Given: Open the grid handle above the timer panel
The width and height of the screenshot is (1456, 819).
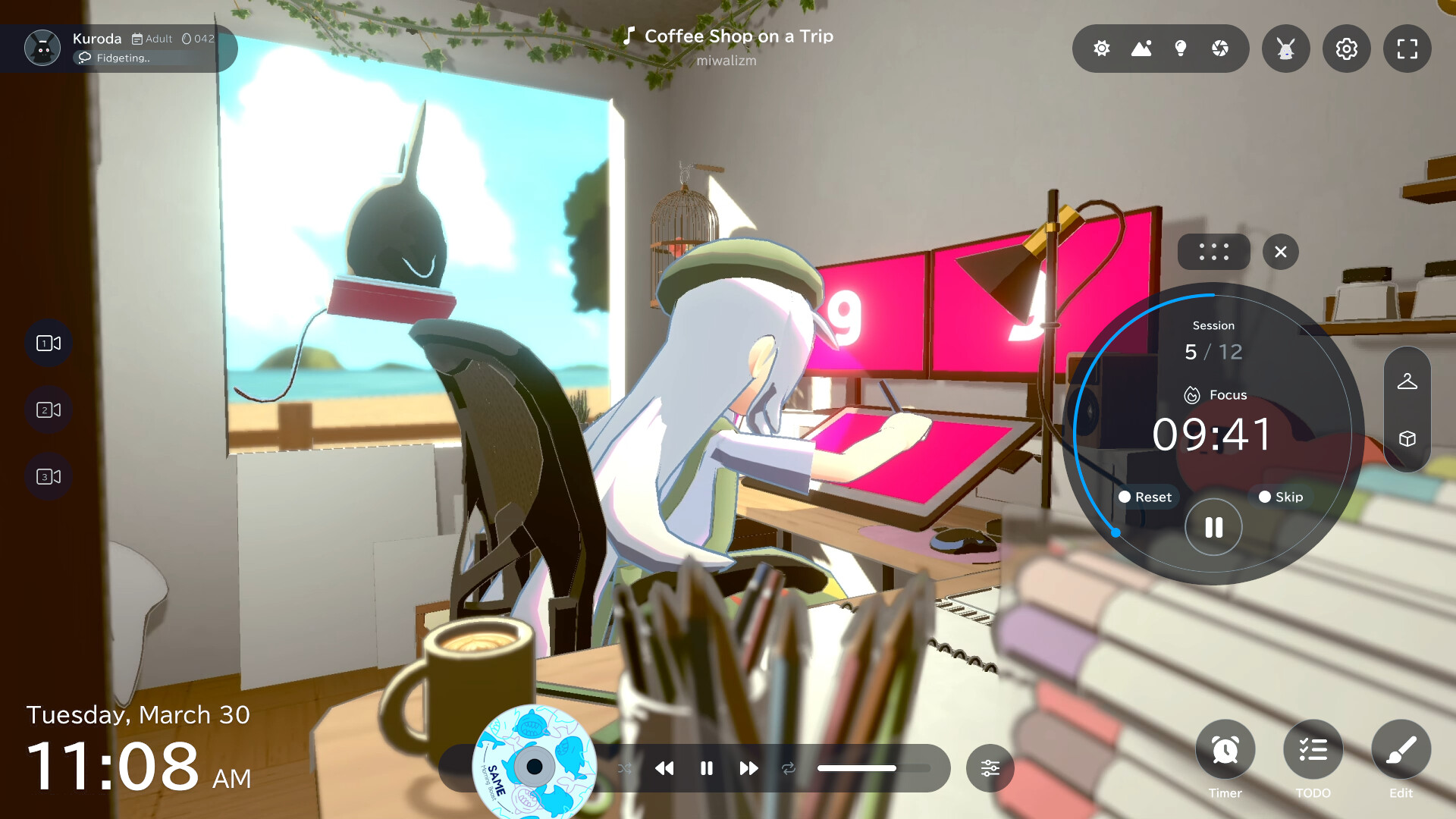Looking at the screenshot, I should tap(1213, 252).
